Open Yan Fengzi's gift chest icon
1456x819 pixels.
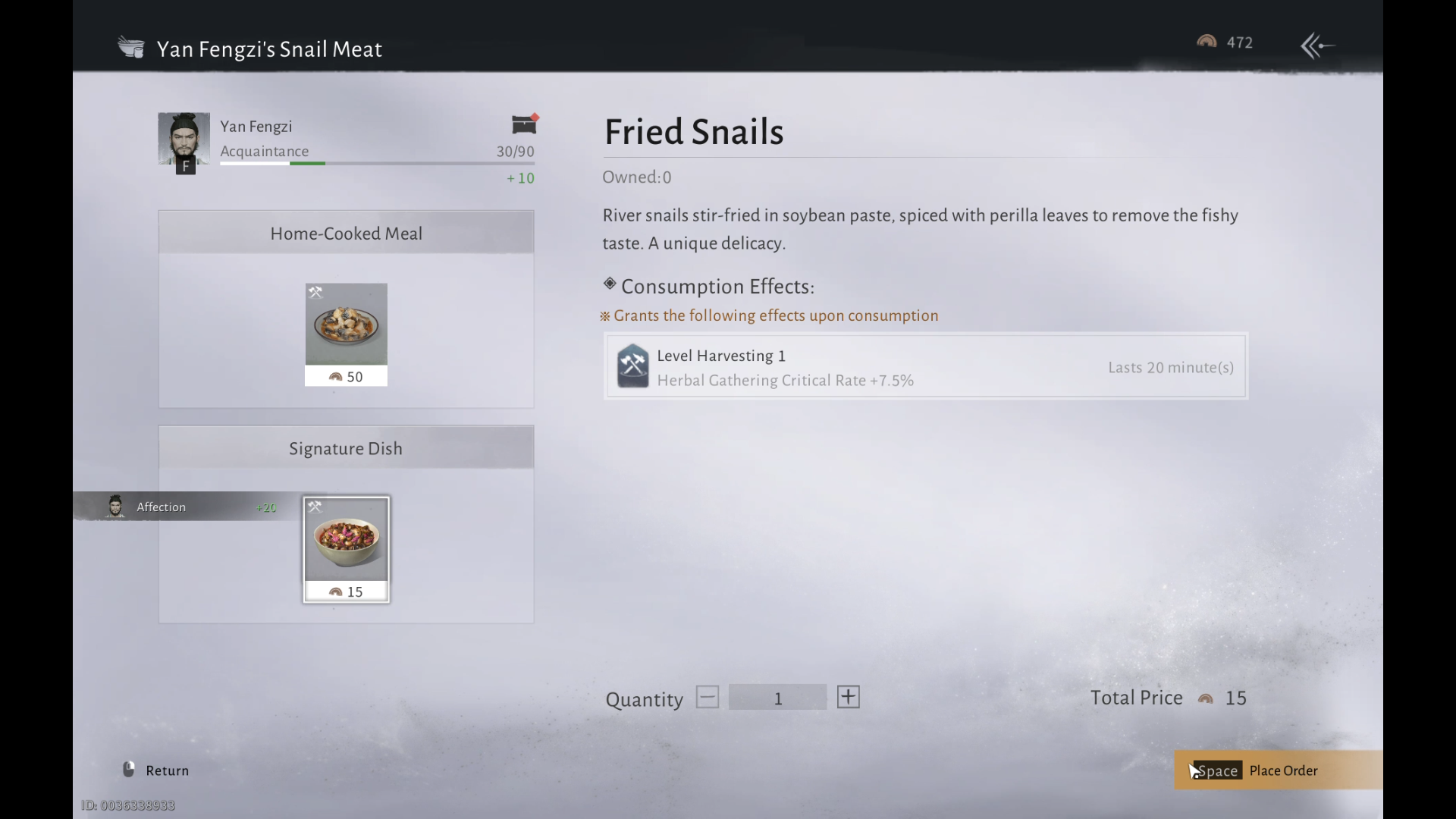click(x=524, y=124)
